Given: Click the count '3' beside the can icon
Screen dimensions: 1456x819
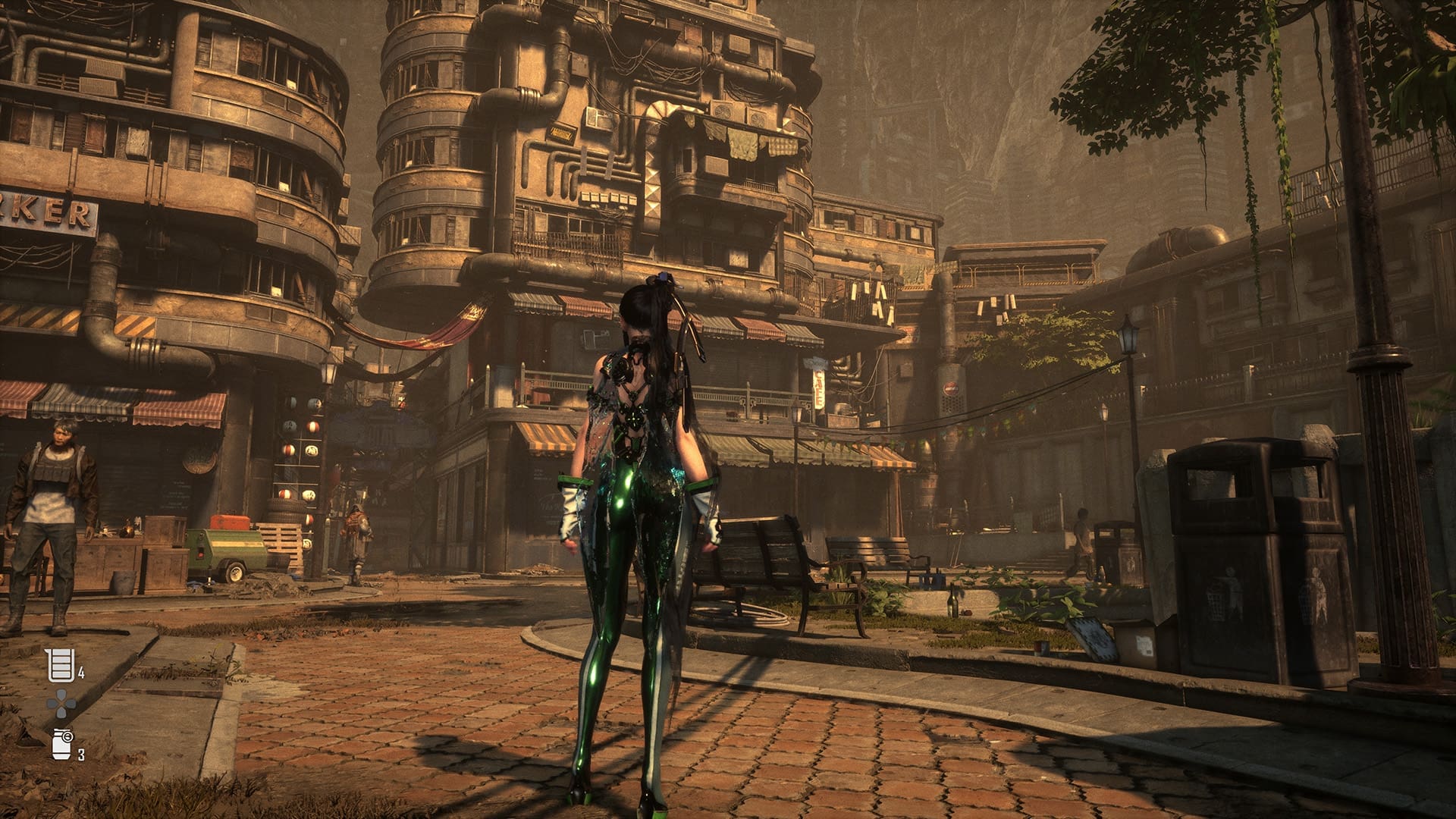Looking at the screenshot, I should coord(82,755).
